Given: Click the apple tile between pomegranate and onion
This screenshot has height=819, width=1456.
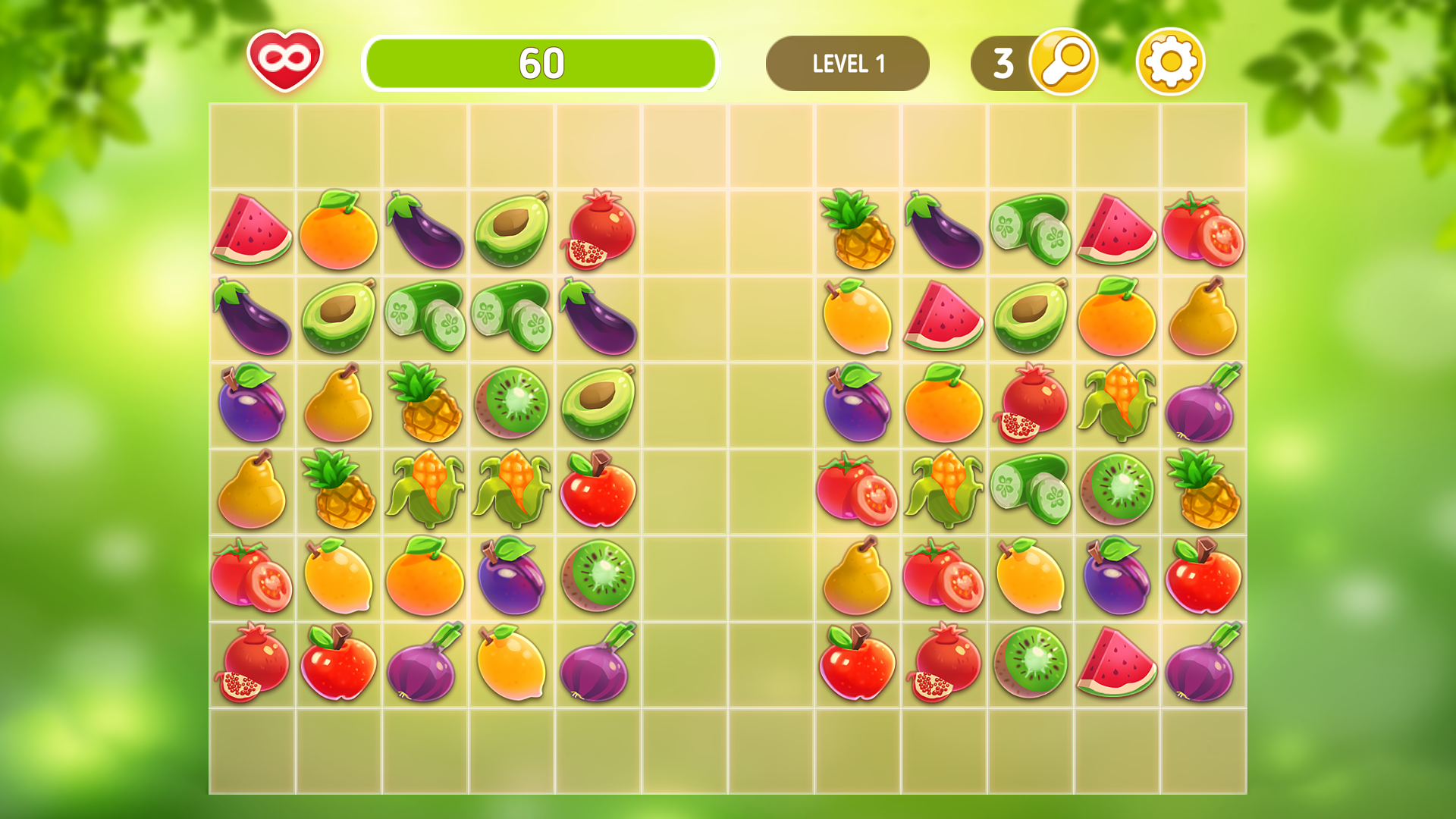Looking at the screenshot, I should (x=338, y=664).
